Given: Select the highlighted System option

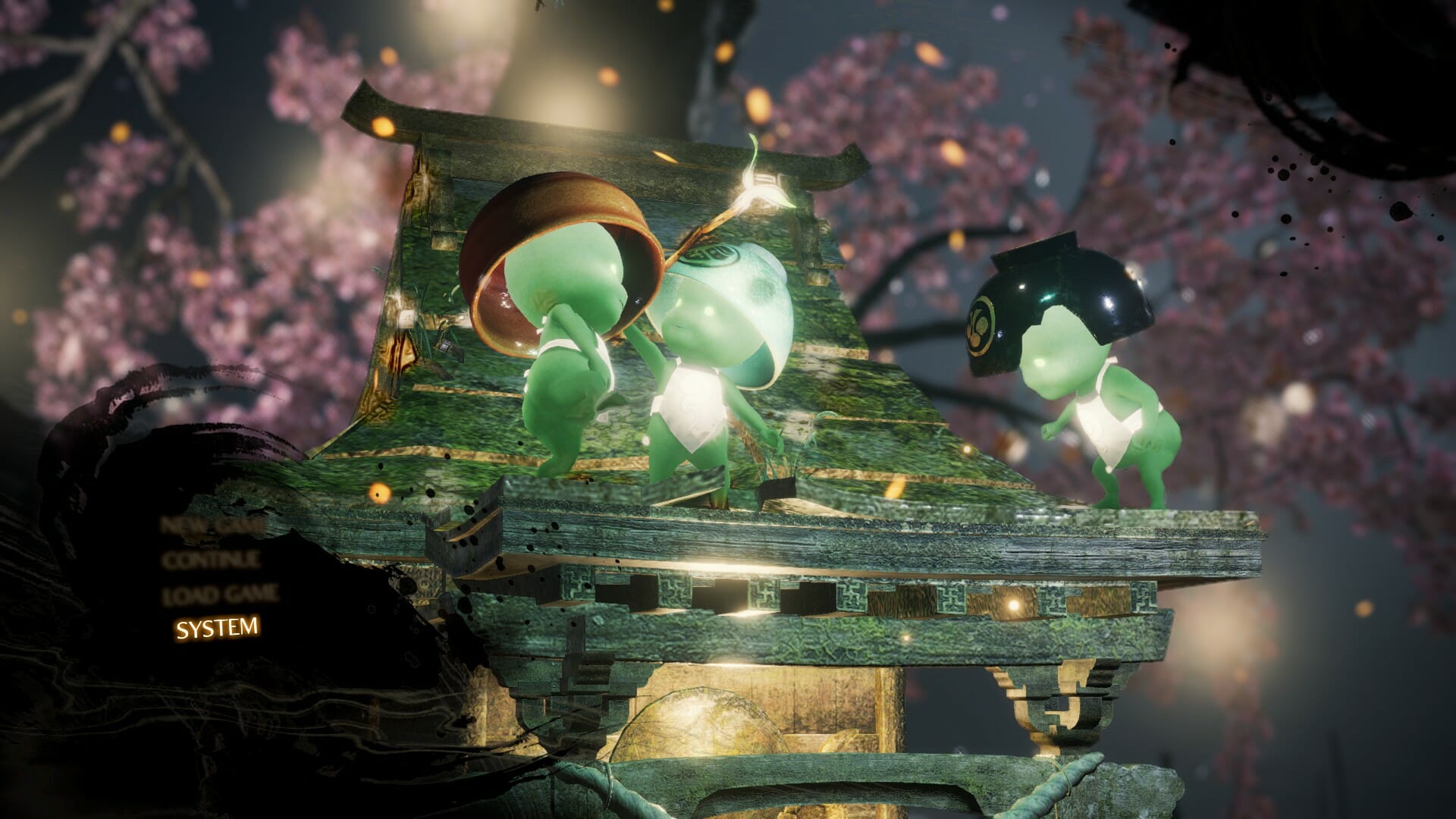Looking at the screenshot, I should tap(217, 628).
